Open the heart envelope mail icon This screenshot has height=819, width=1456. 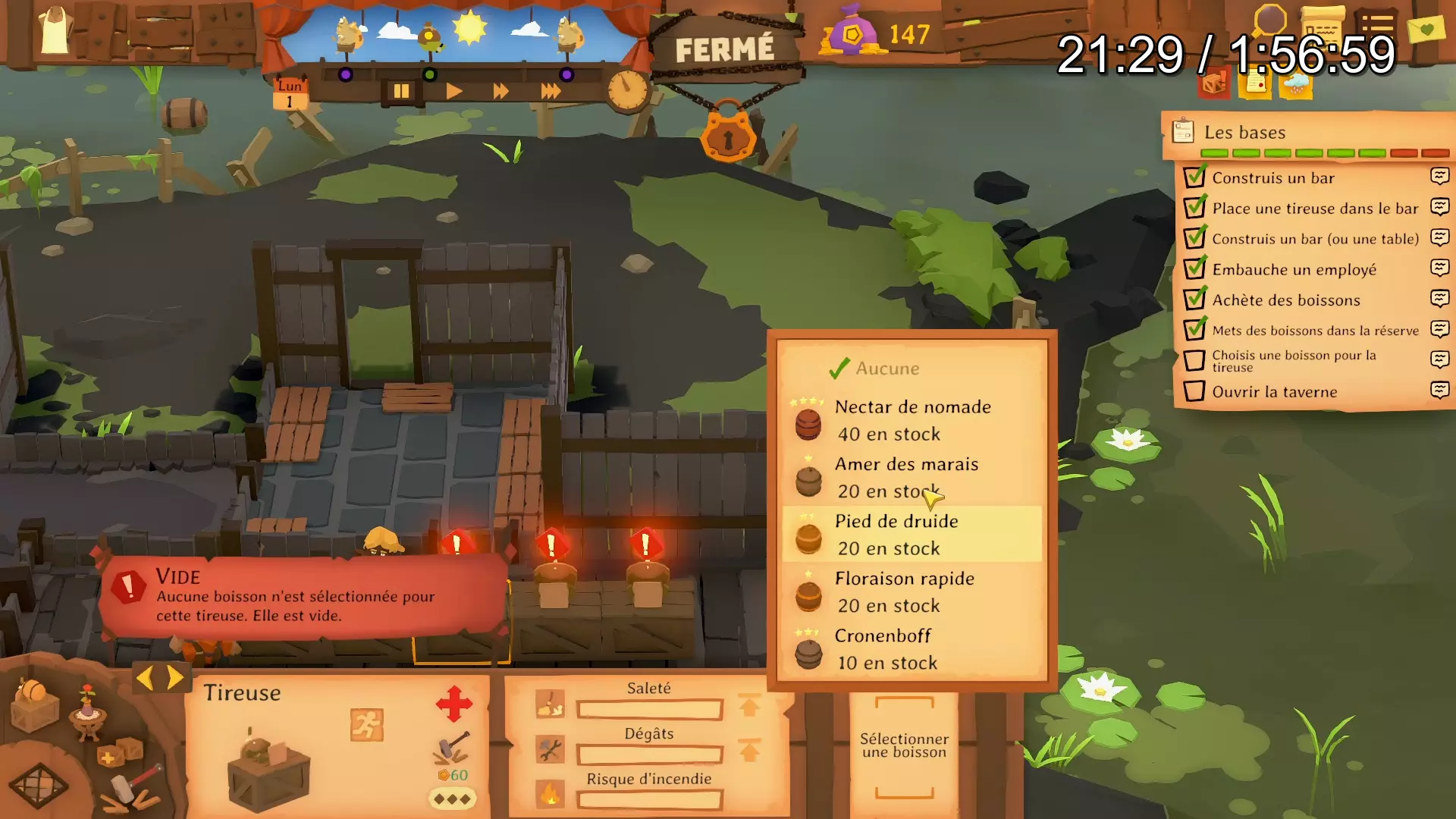pos(1426,30)
